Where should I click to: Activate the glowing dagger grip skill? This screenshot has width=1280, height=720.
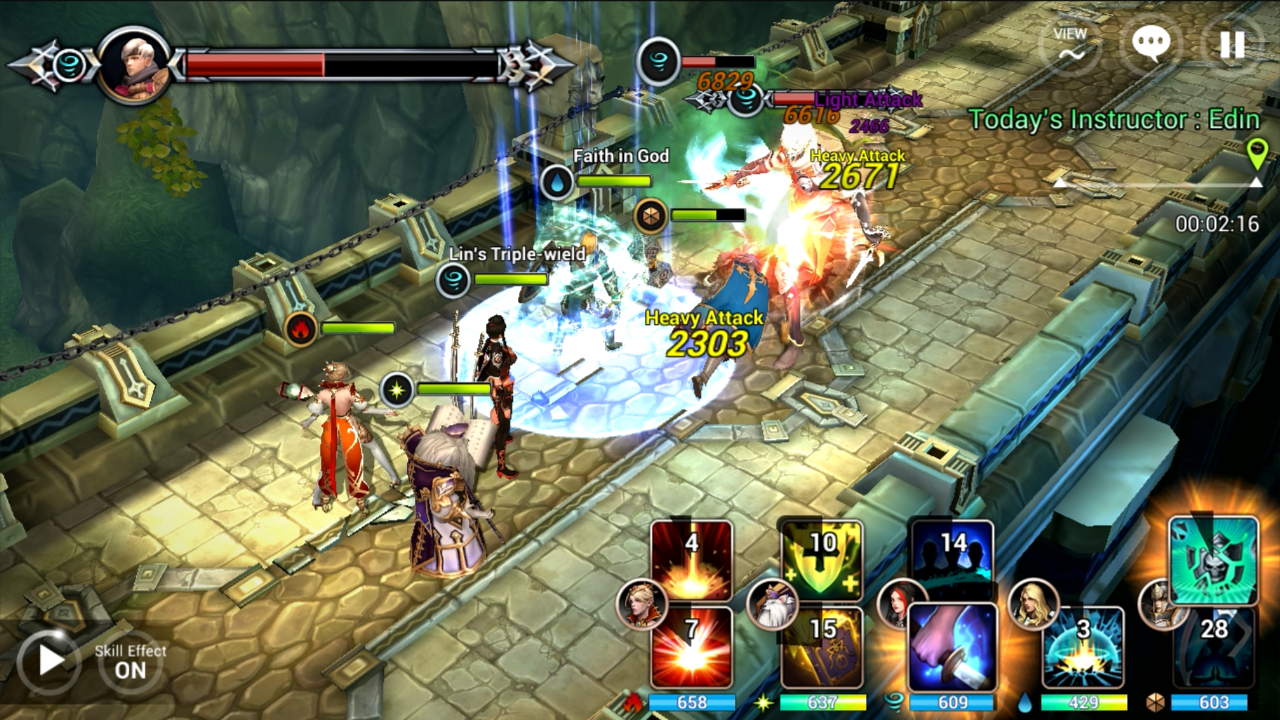(x=952, y=647)
